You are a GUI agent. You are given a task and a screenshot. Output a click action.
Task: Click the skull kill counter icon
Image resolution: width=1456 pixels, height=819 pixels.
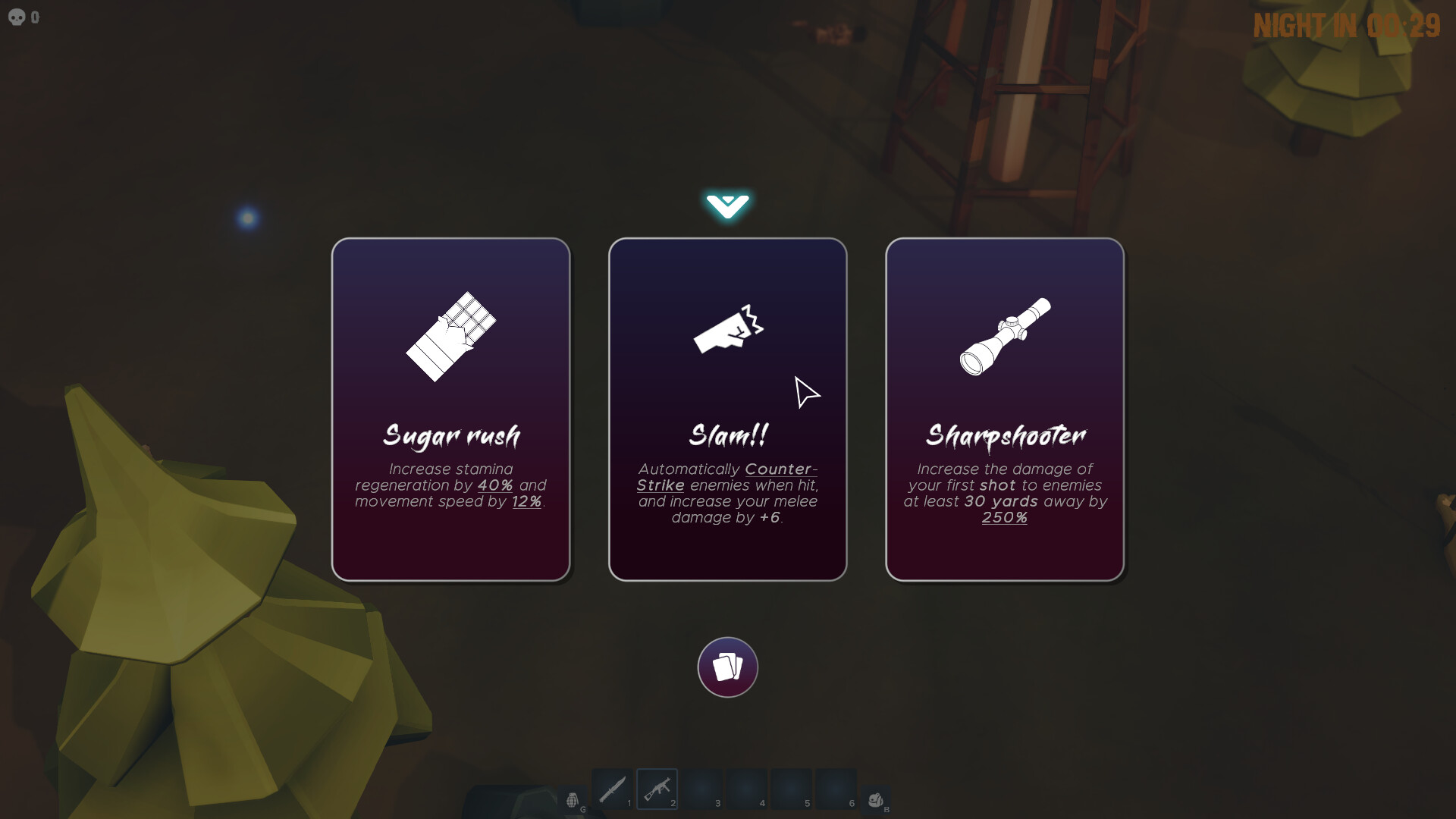[x=15, y=17]
